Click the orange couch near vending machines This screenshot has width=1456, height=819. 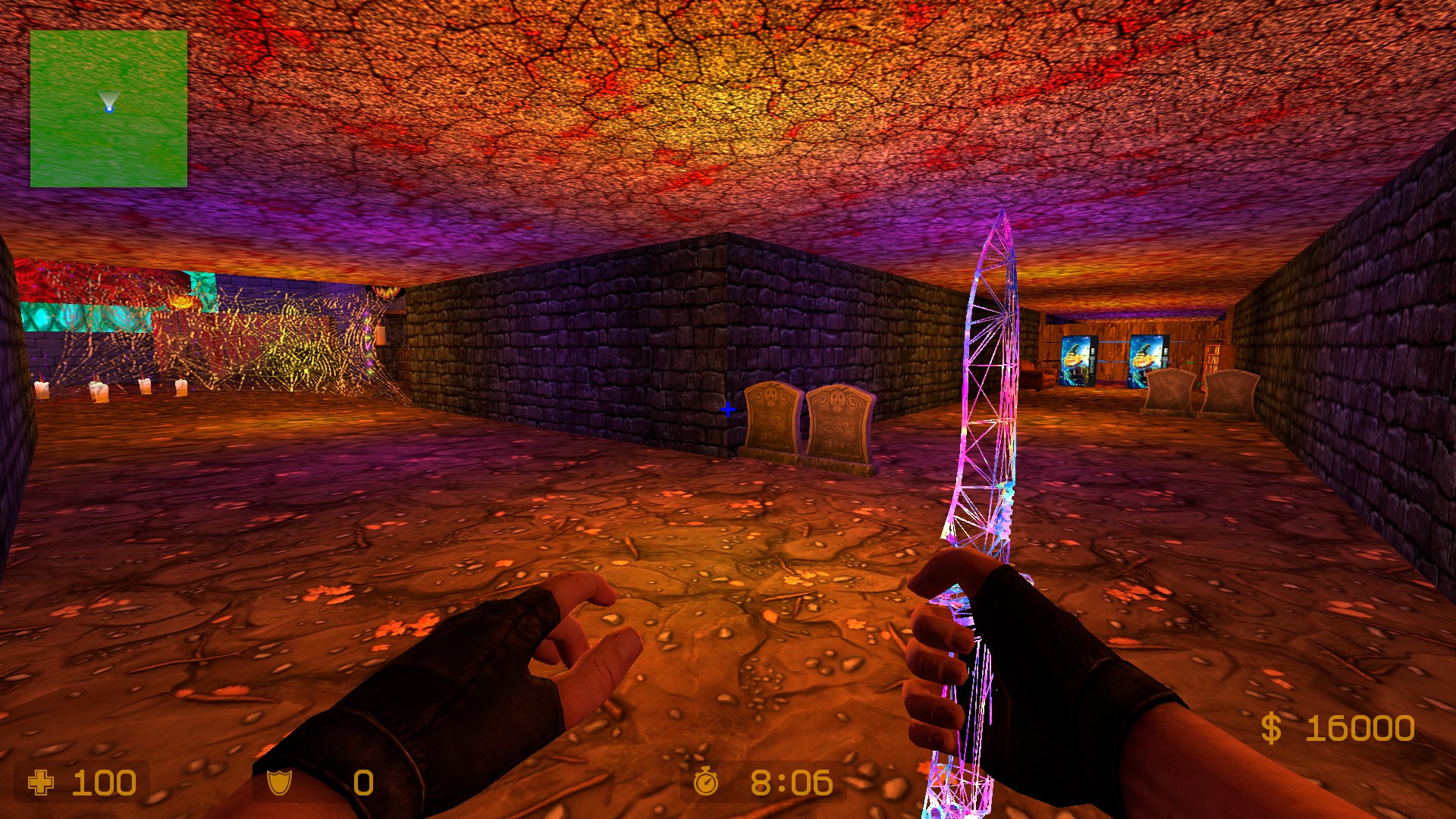pyautogui.click(x=1045, y=378)
